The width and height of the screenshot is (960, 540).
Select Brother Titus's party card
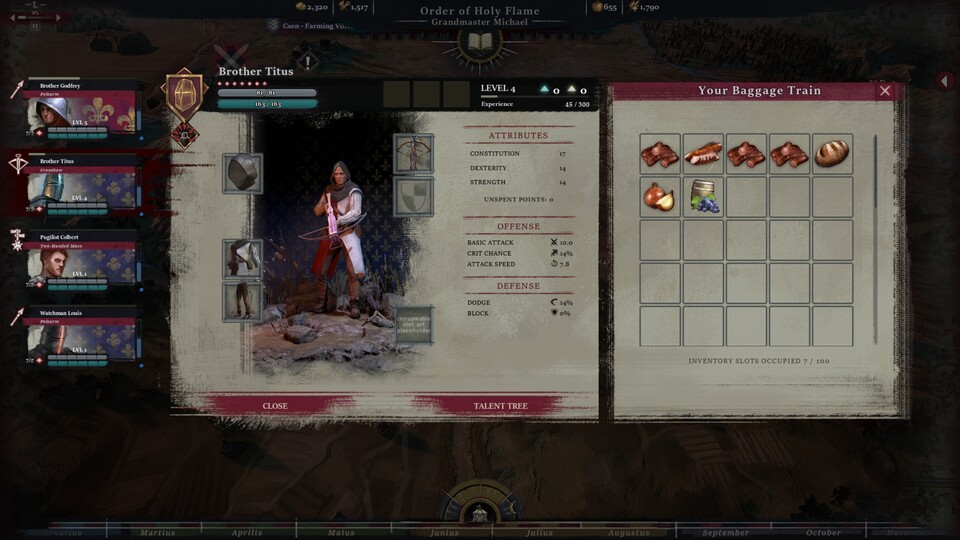pos(84,184)
